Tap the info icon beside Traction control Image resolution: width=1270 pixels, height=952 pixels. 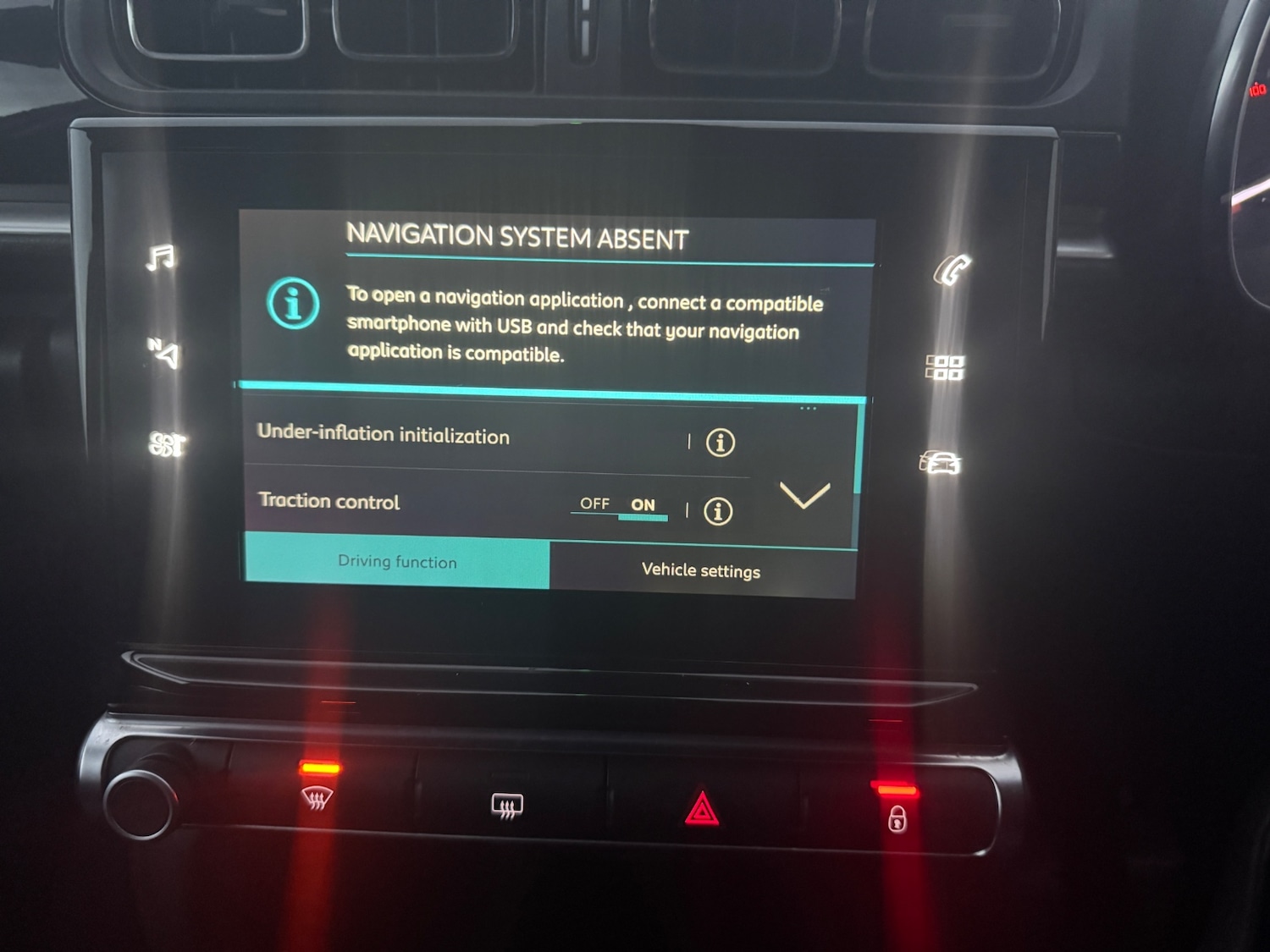718,511
